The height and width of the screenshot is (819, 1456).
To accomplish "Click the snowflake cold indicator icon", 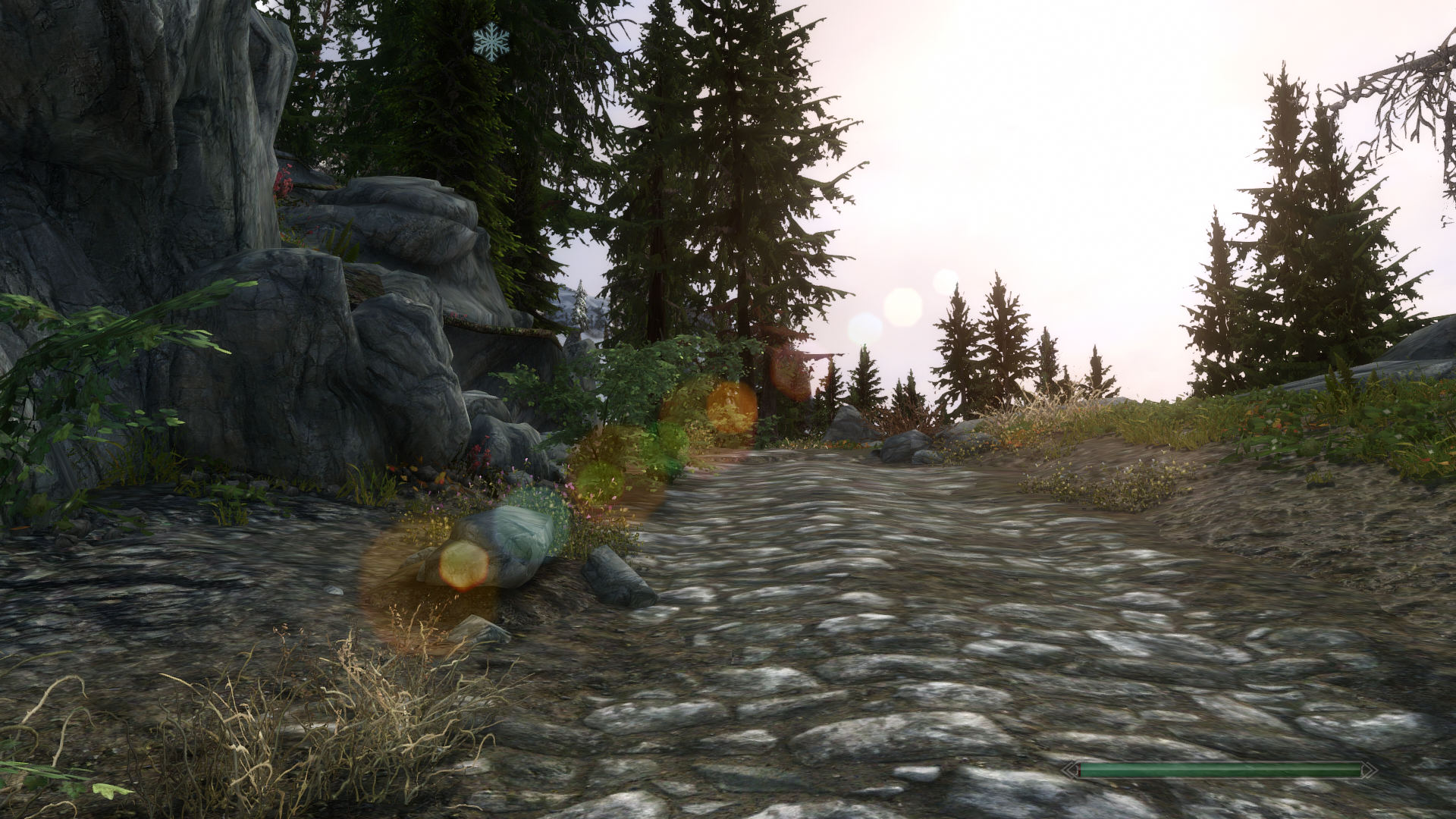I will (x=491, y=42).
